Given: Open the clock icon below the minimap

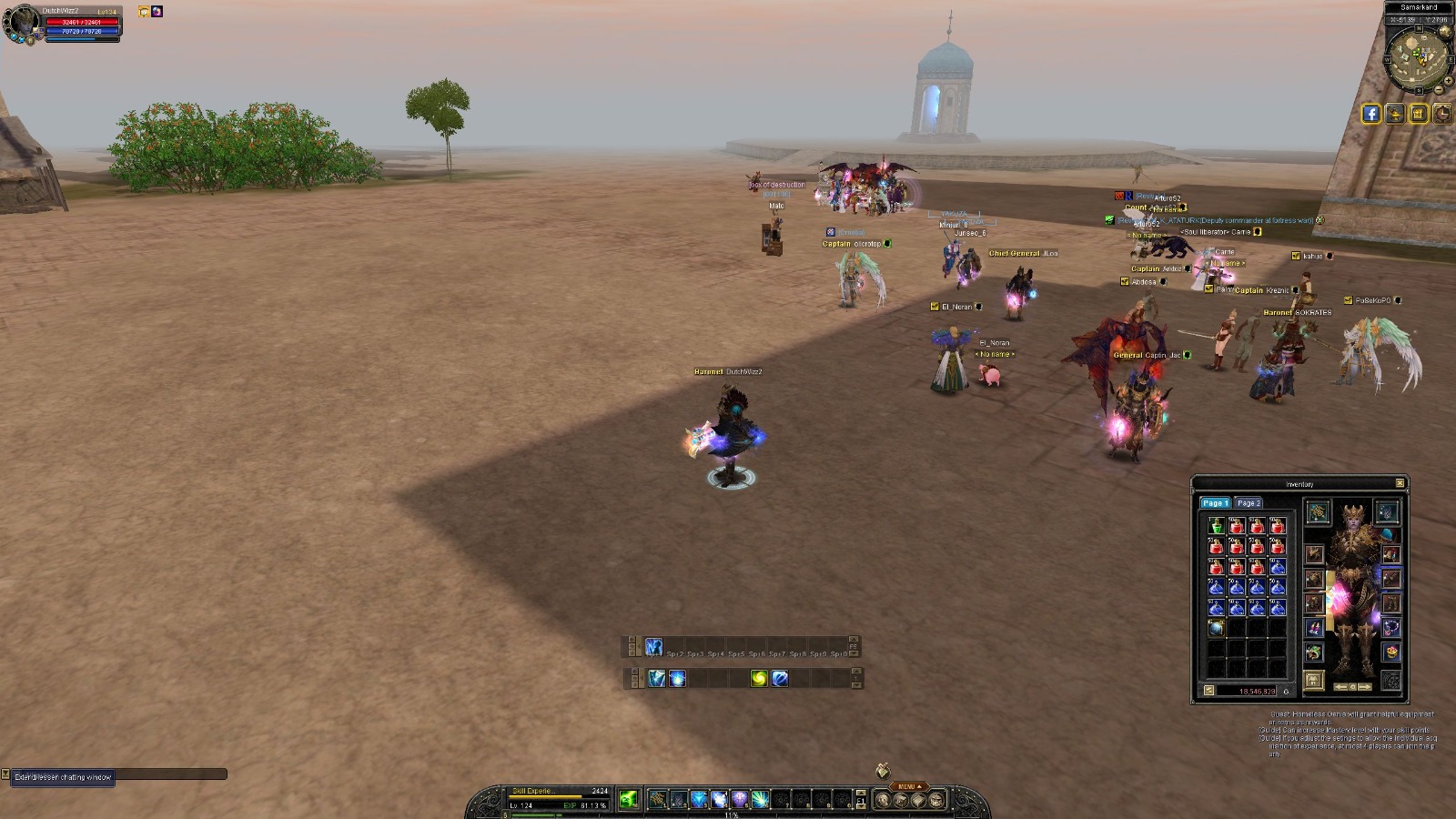Looking at the screenshot, I should click(x=1442, y=114).
